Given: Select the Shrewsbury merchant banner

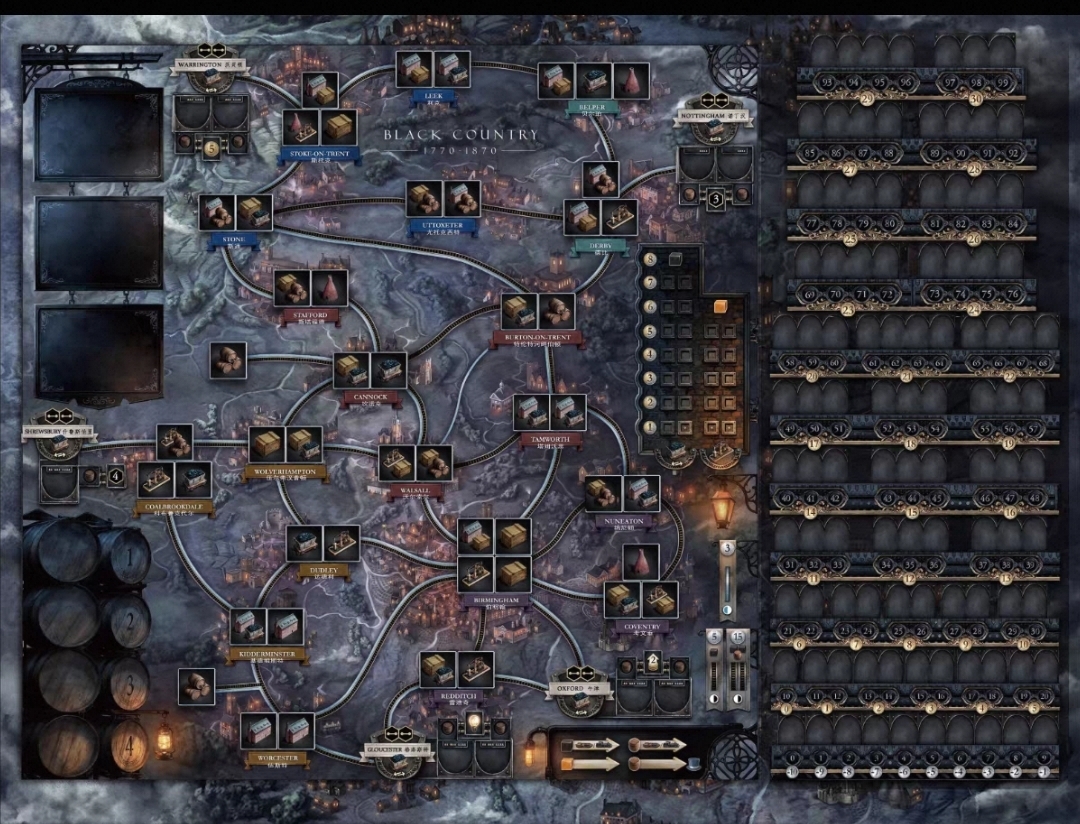Looking at the screenshot, I should [x=62, y=431].
